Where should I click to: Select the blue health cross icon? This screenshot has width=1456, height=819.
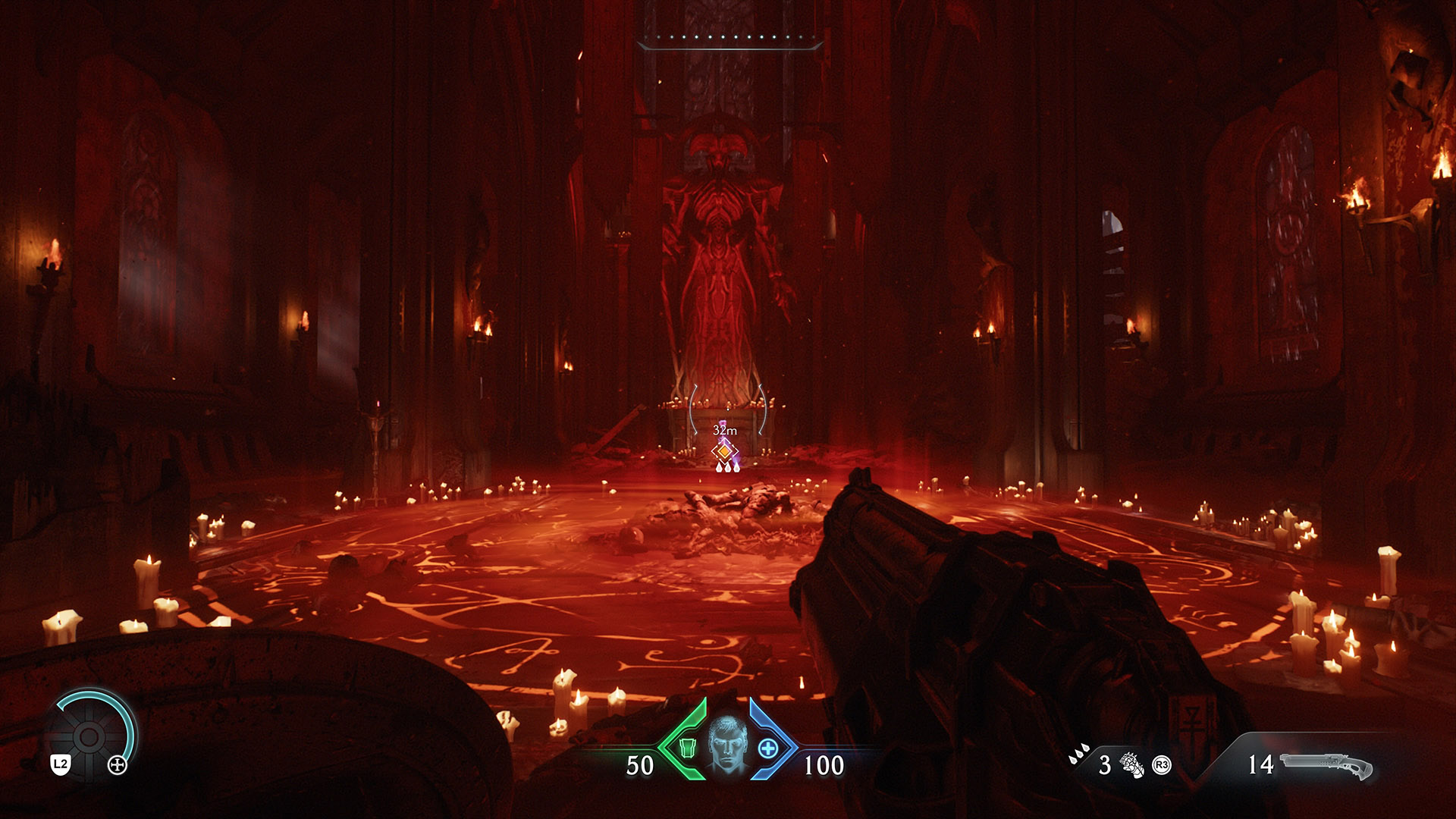[767, 748]
